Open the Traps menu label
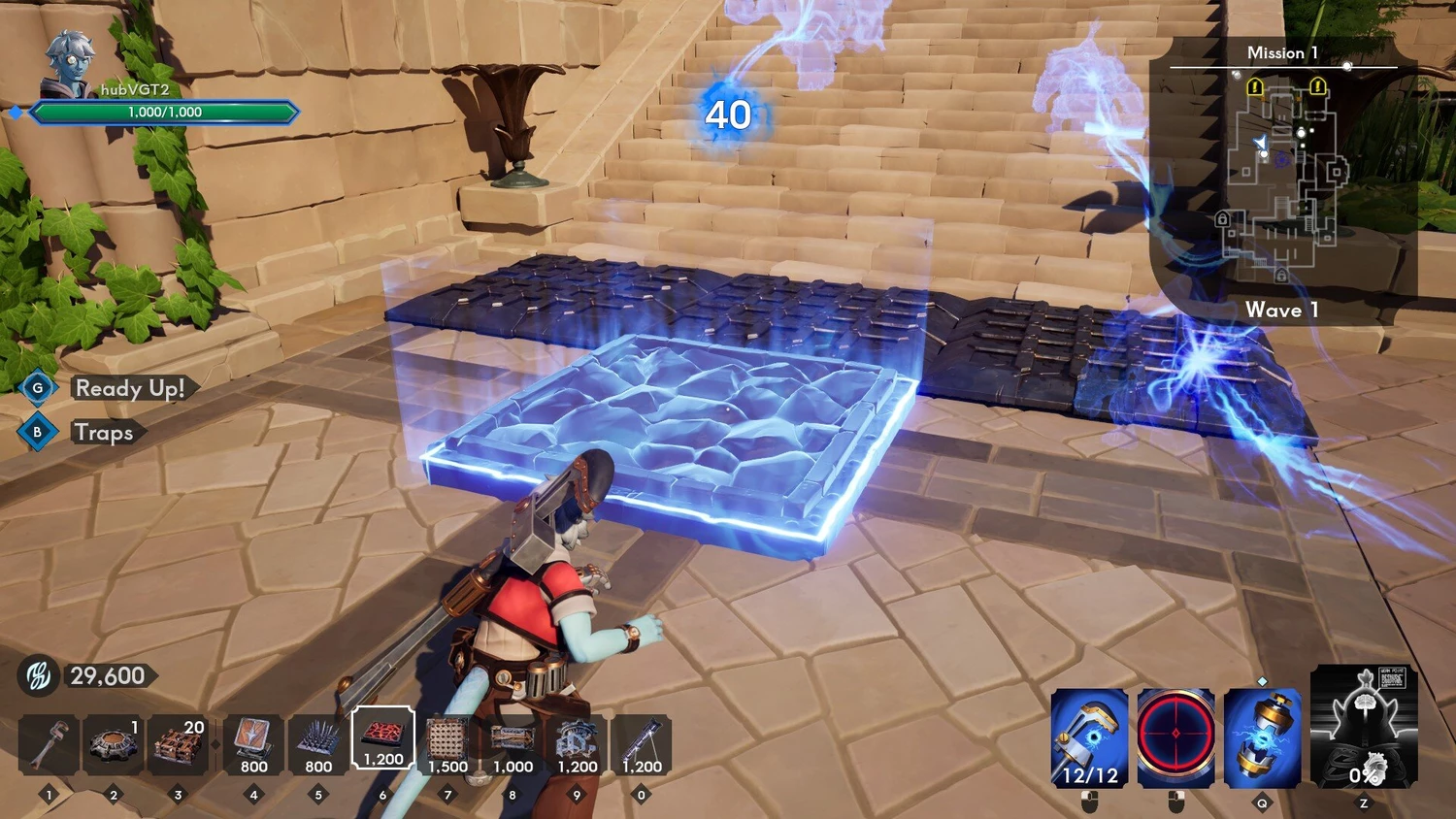The image size is (1456, 819). point(104,432)
